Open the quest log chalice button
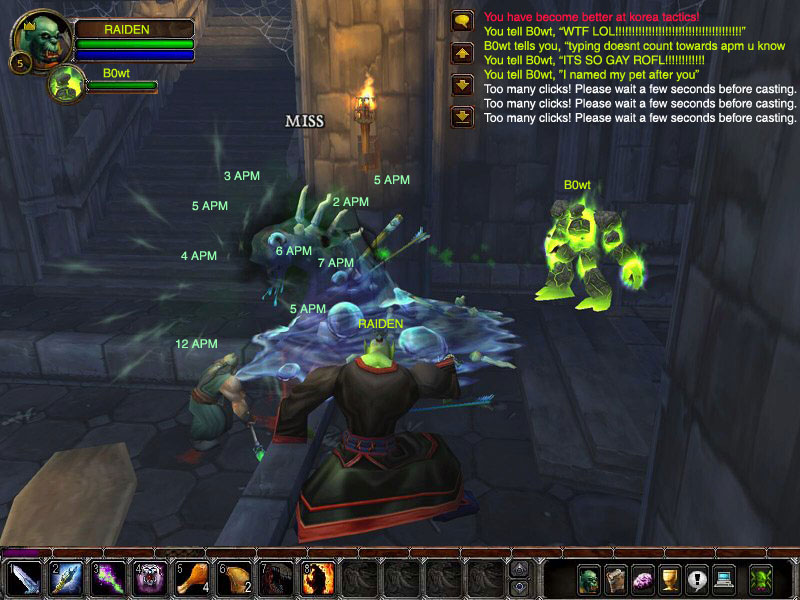Image resolution: width=800 pixels, height=600 pixels. pos(669,579)
